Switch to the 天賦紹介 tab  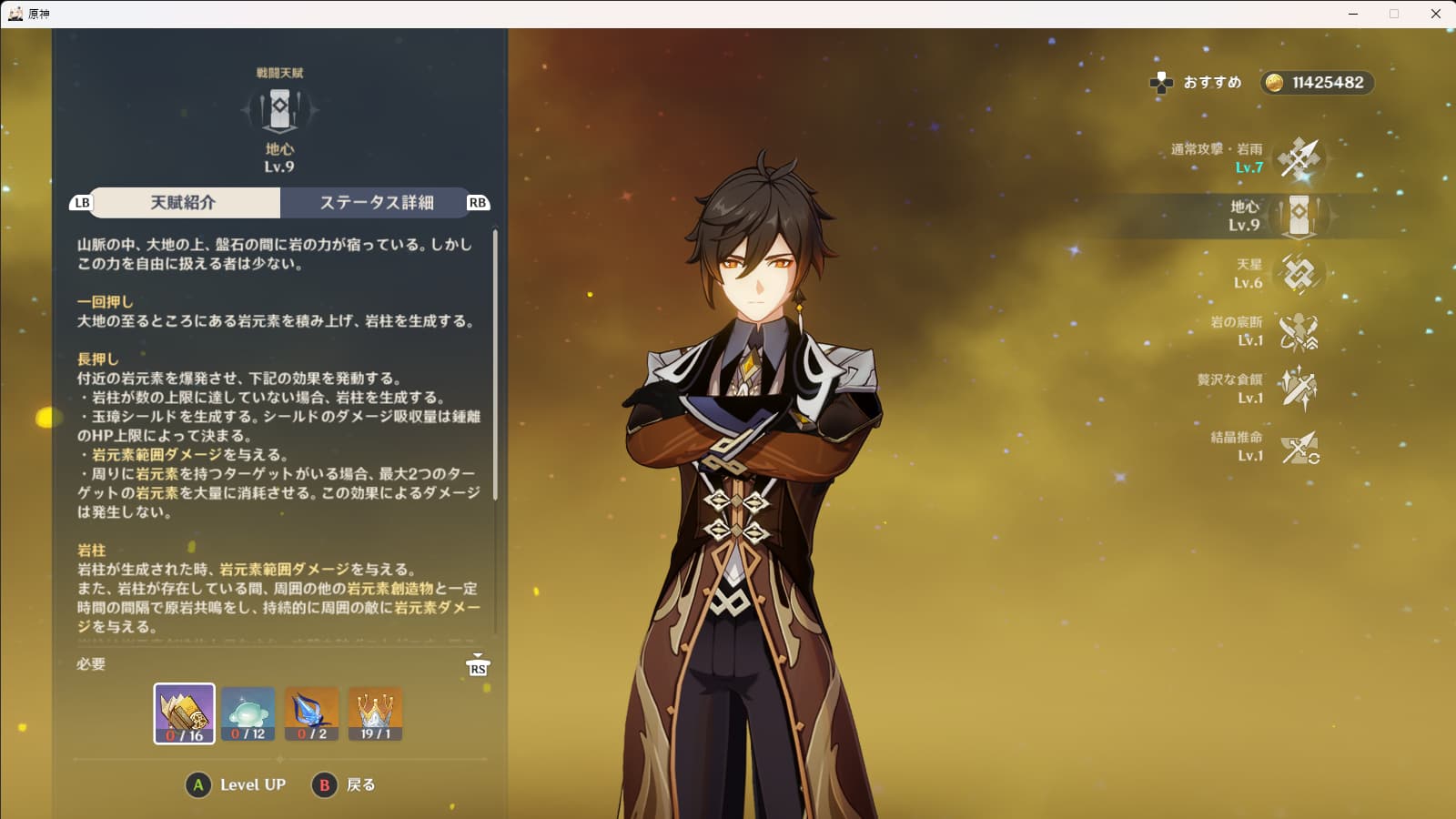(184, 203)
